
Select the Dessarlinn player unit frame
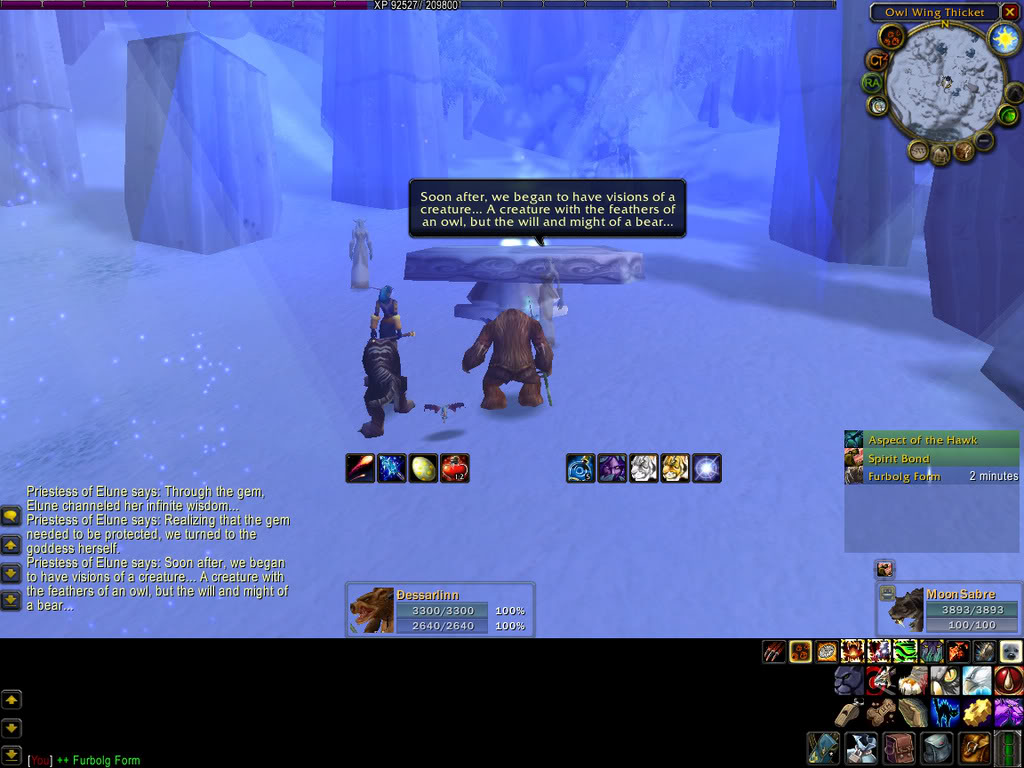(x=439, y=609)
